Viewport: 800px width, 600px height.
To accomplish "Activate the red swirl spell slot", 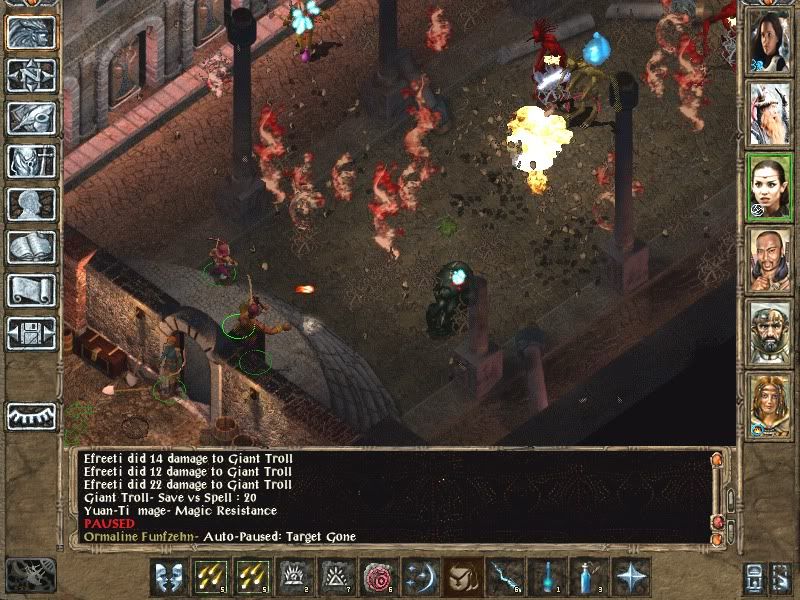I will [x=379, y=577].
